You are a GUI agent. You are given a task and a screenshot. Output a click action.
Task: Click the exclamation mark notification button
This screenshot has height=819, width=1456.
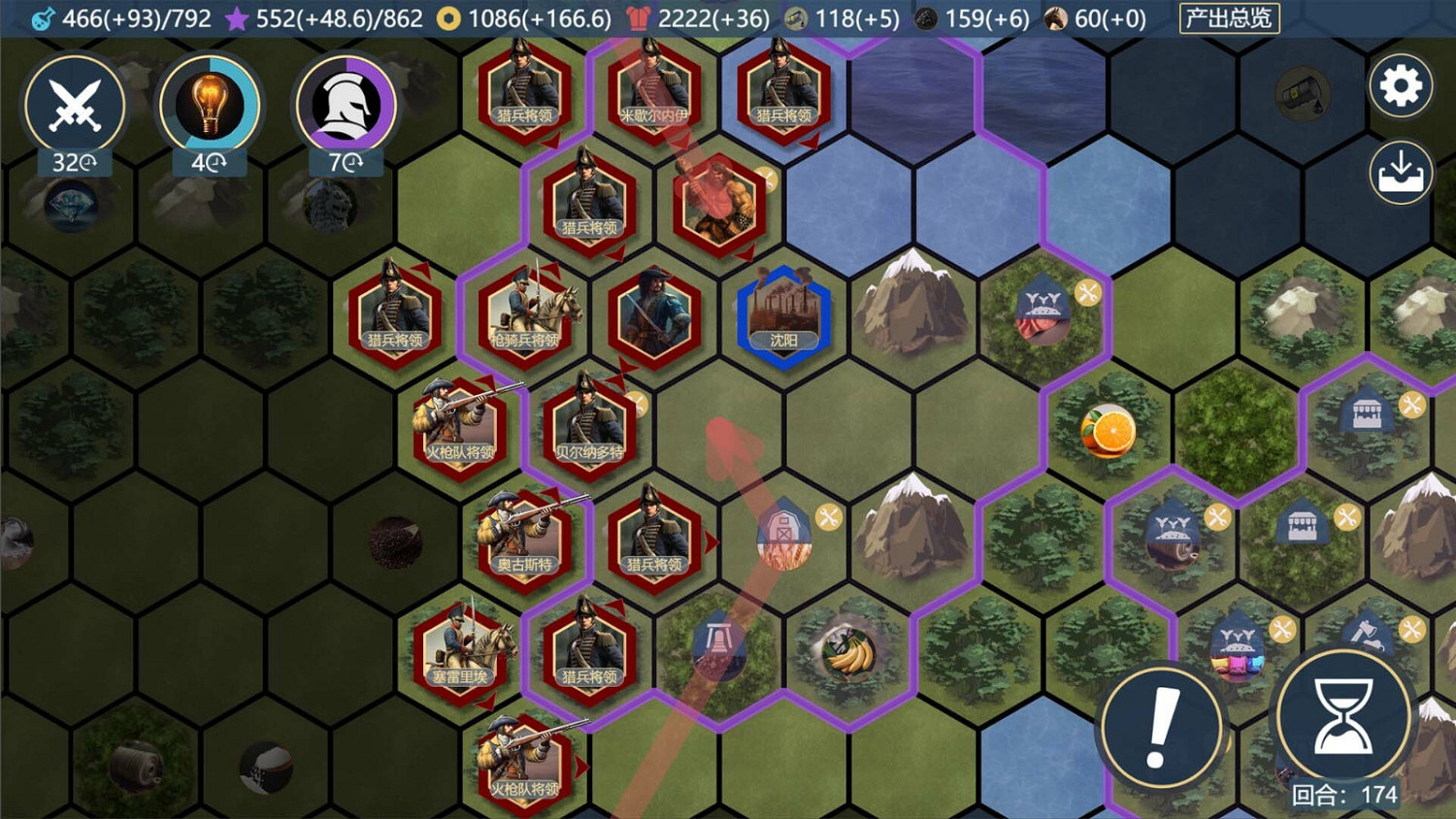1161,725
